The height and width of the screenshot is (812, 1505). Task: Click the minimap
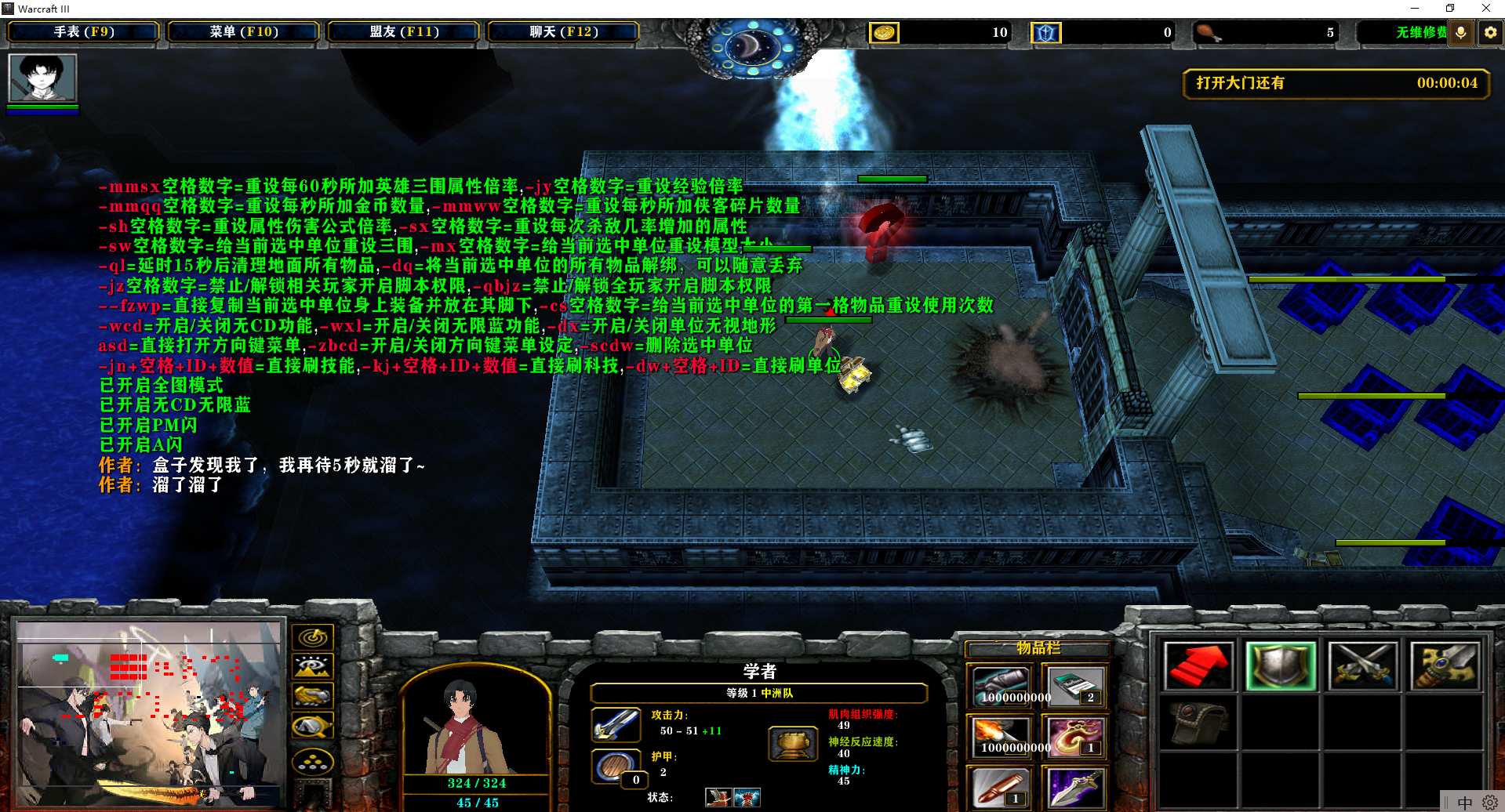click(x=149, y=713)
